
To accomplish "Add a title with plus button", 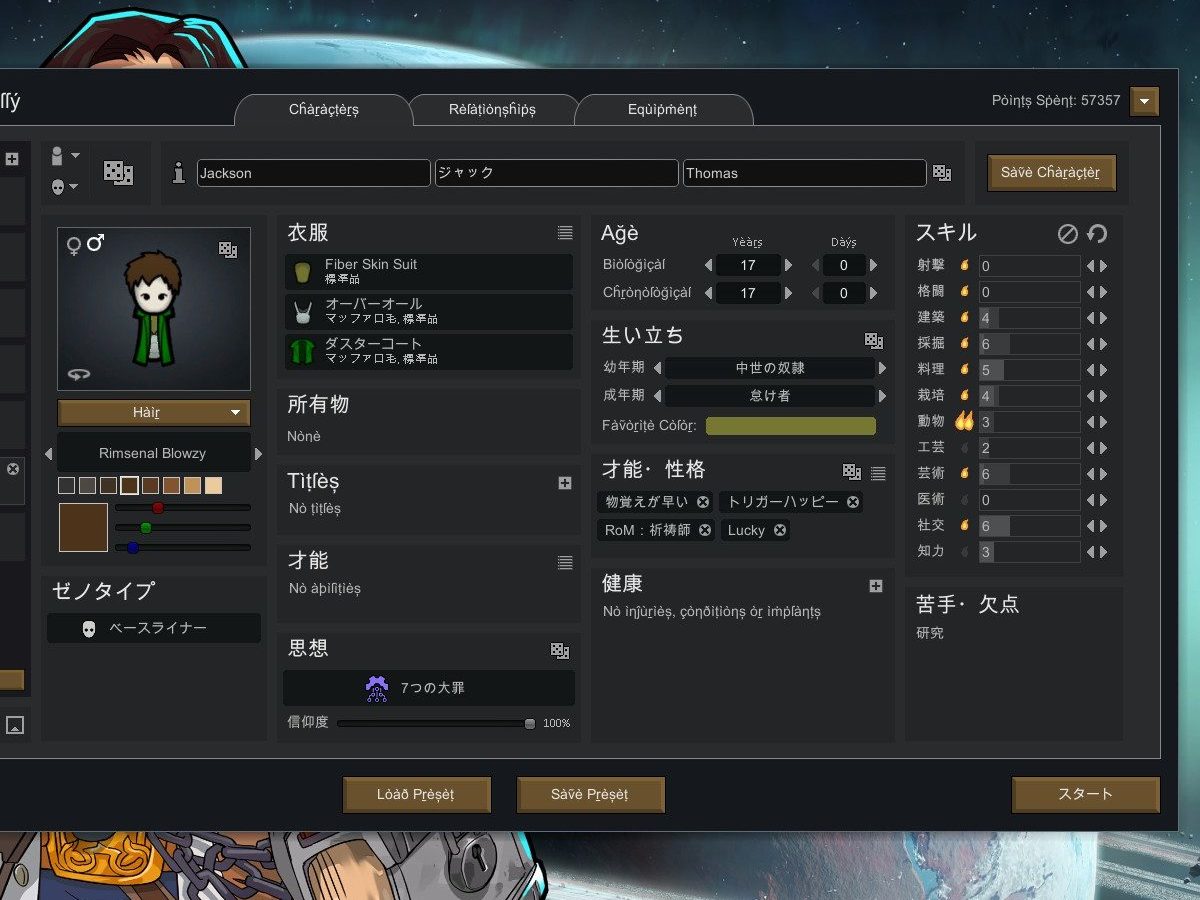I will click(x=565, y=483).
